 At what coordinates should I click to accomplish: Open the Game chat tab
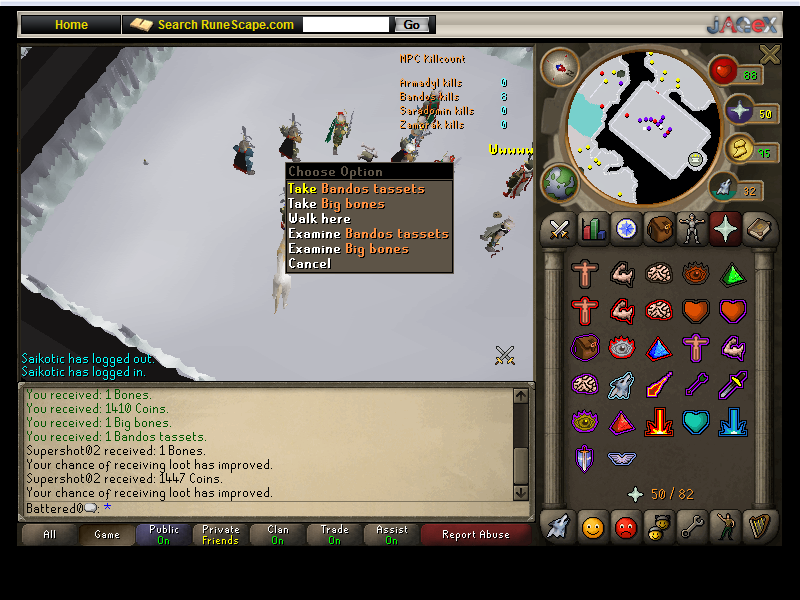[x=107, y=535]
